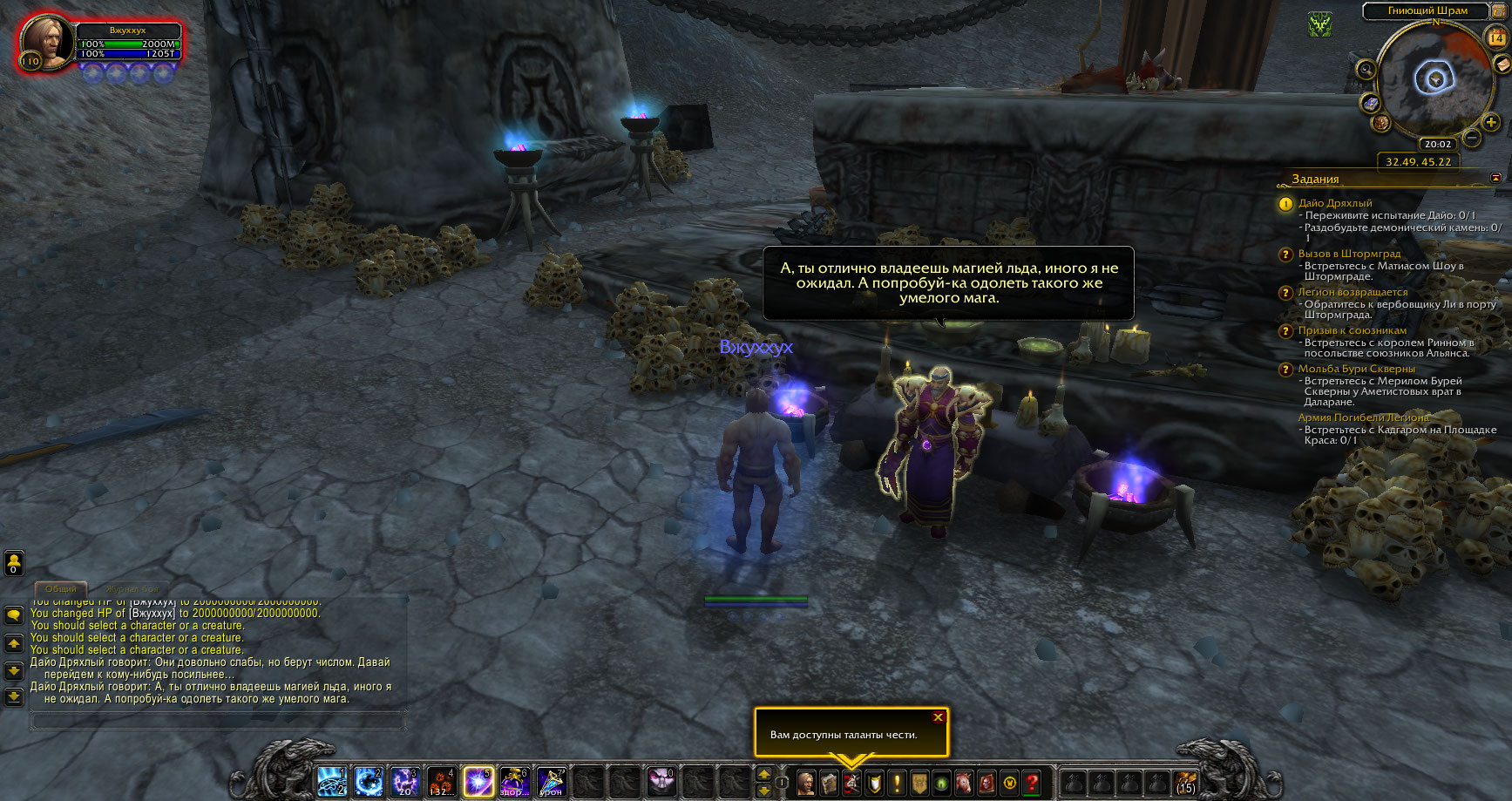
Task: Select the Общий chat tab
Action: tap(60, 589)
